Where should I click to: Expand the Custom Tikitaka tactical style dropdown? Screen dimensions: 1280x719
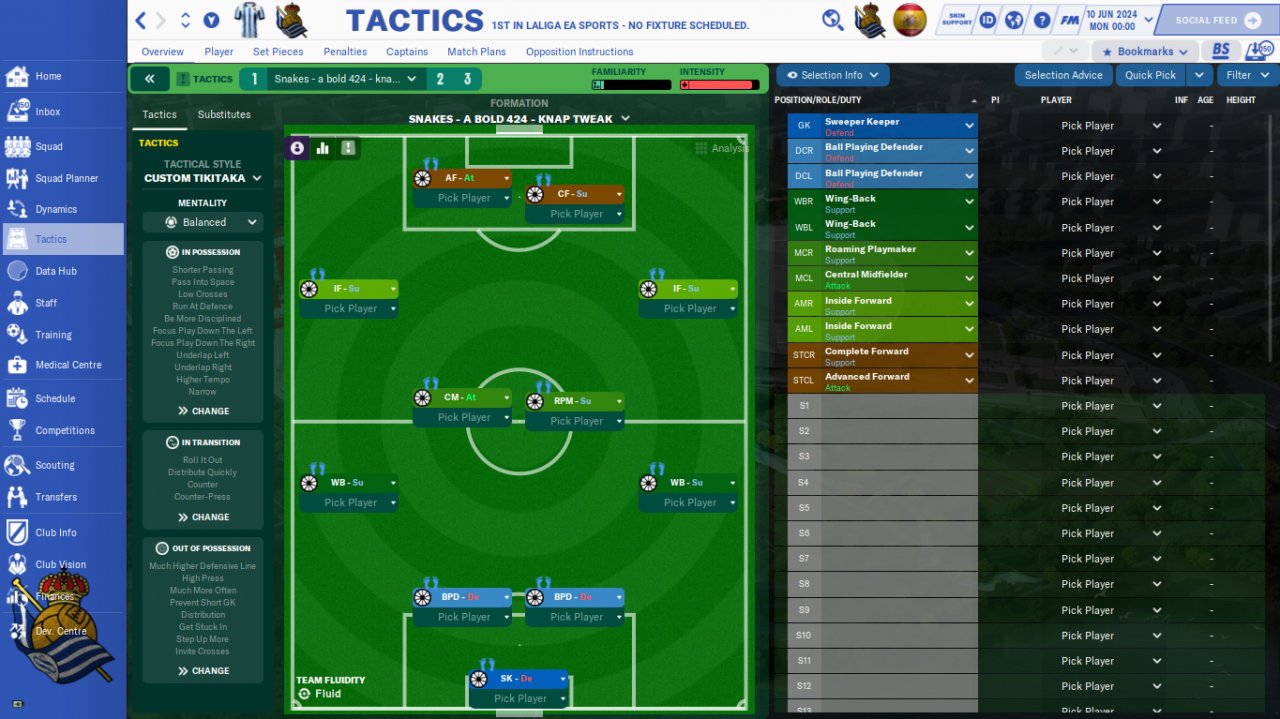click(203, 178)
